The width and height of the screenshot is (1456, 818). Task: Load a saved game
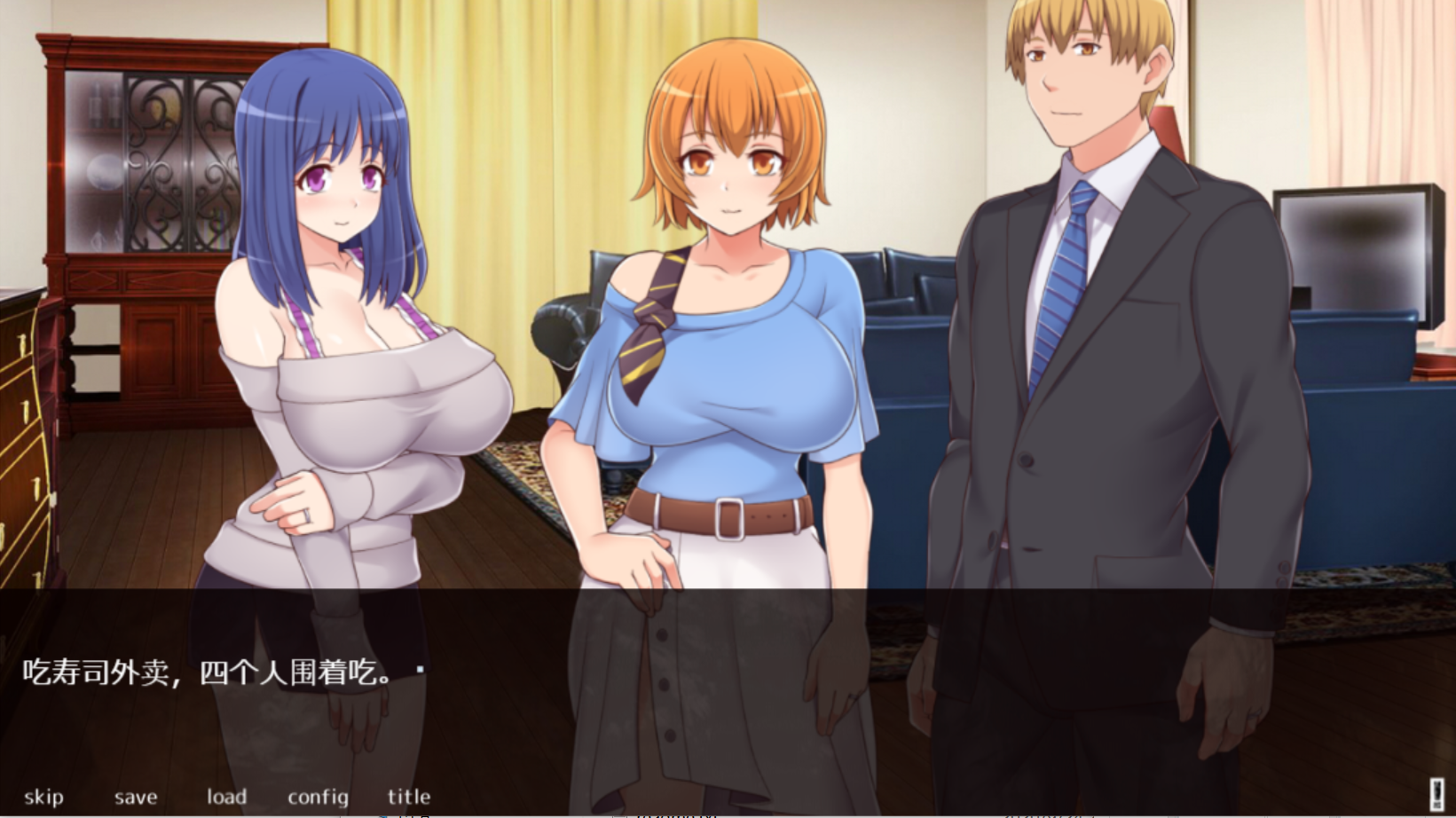tap(227, 796)
